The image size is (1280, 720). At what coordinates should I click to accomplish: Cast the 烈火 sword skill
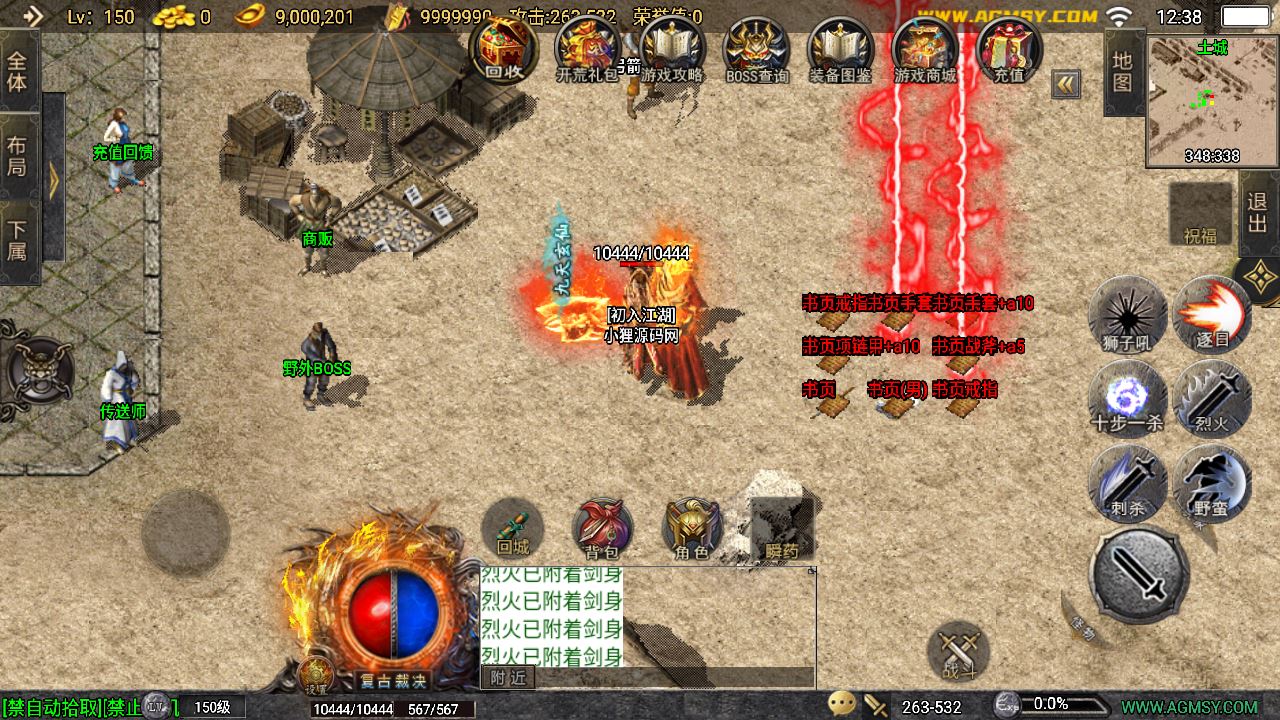coord(1211,398)
